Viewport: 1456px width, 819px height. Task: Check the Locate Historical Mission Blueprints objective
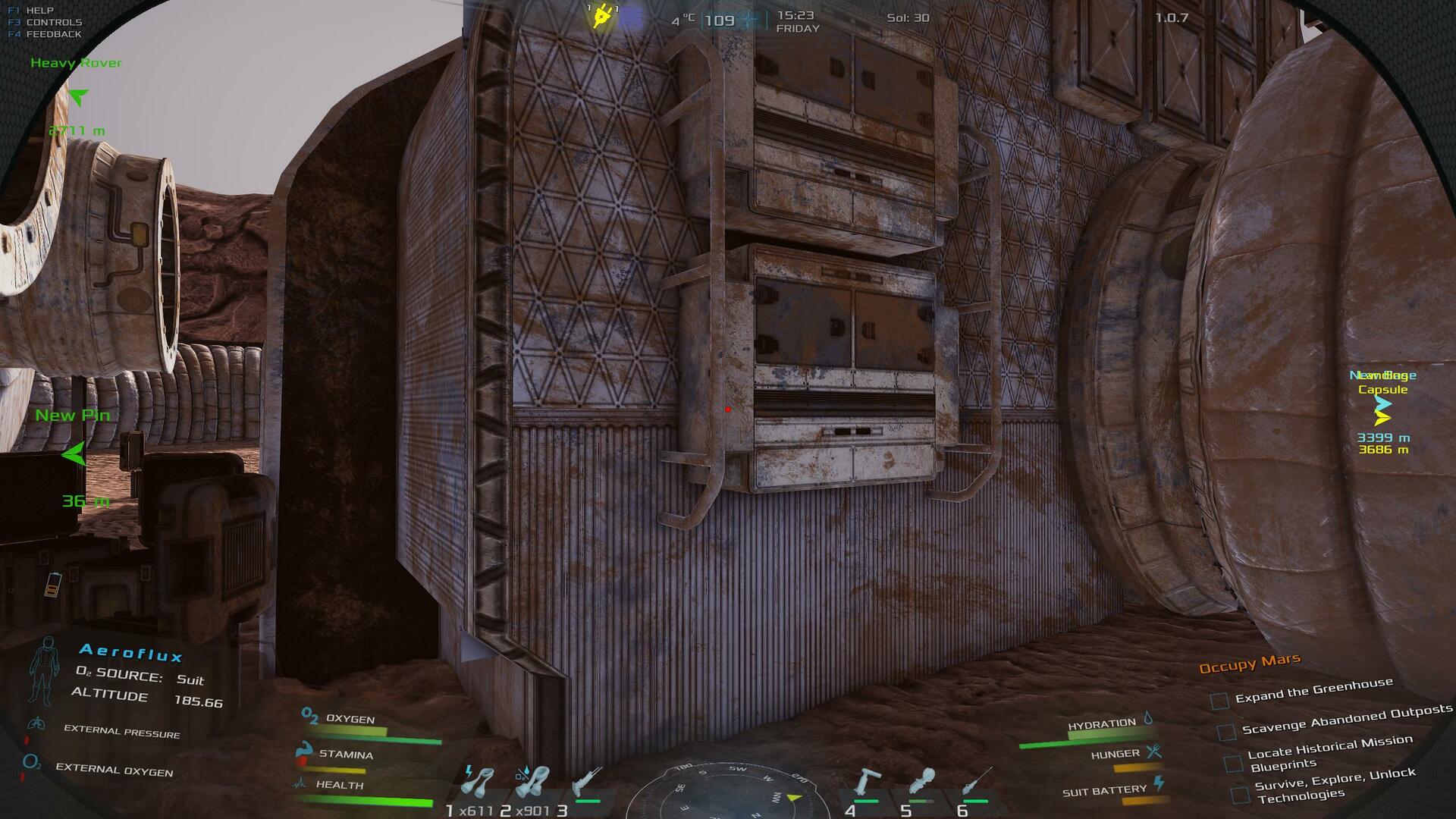coord(1234,762)
